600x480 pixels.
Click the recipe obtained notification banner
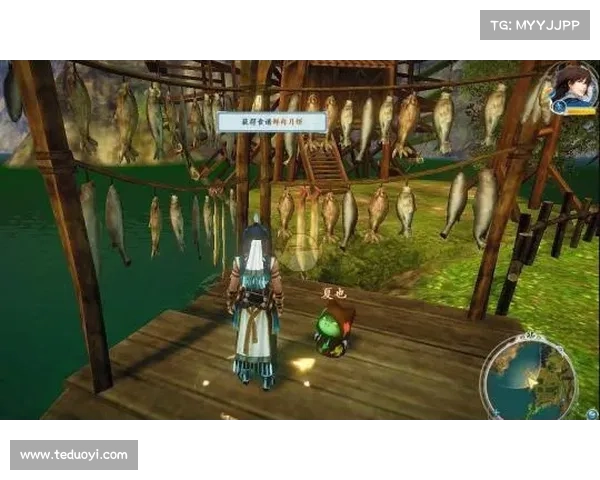tap(271, 121)
